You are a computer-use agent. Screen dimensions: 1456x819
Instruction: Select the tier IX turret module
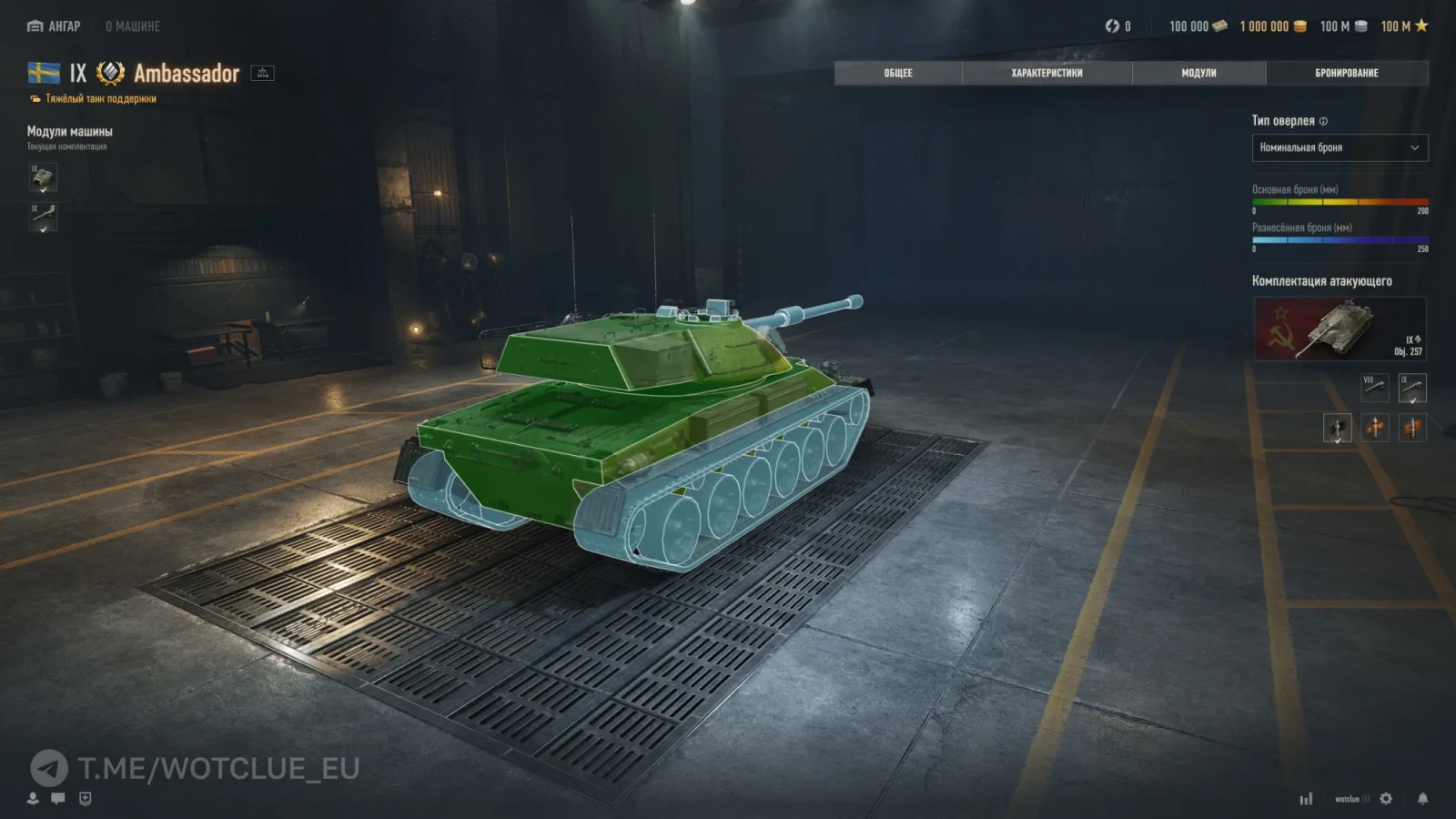point(43,177)
